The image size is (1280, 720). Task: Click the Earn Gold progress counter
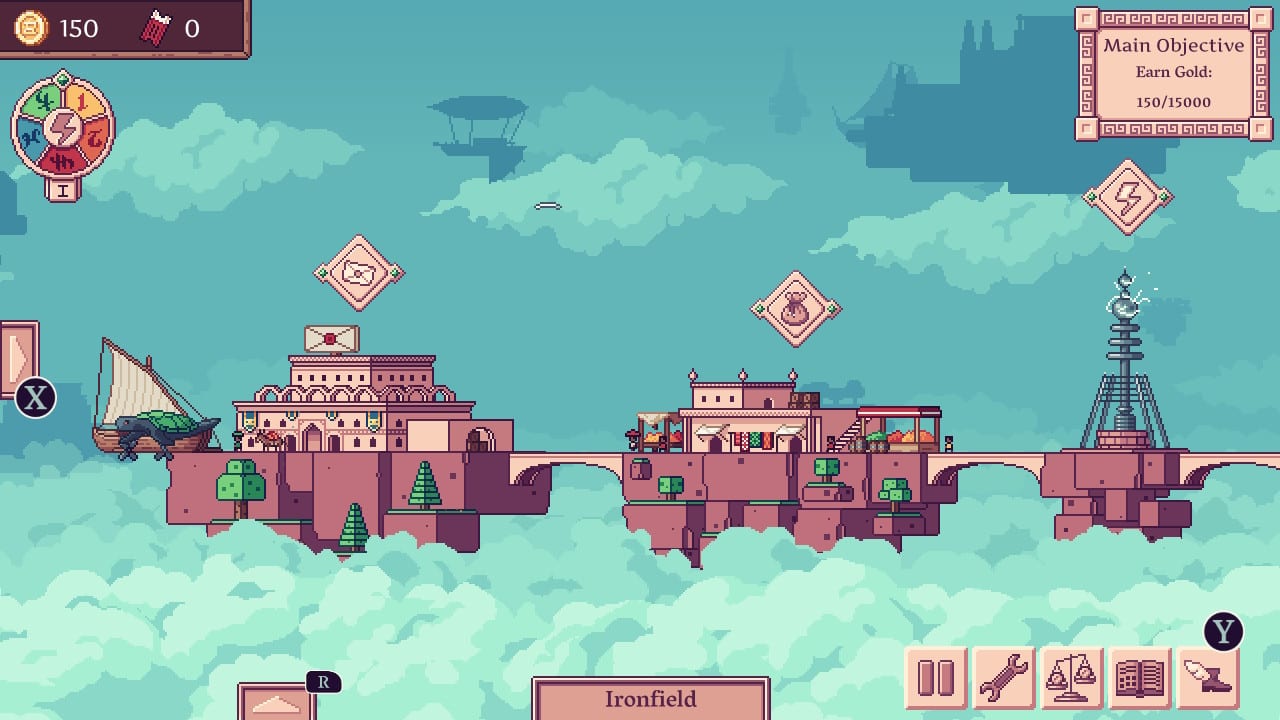tap(1174, 100)
